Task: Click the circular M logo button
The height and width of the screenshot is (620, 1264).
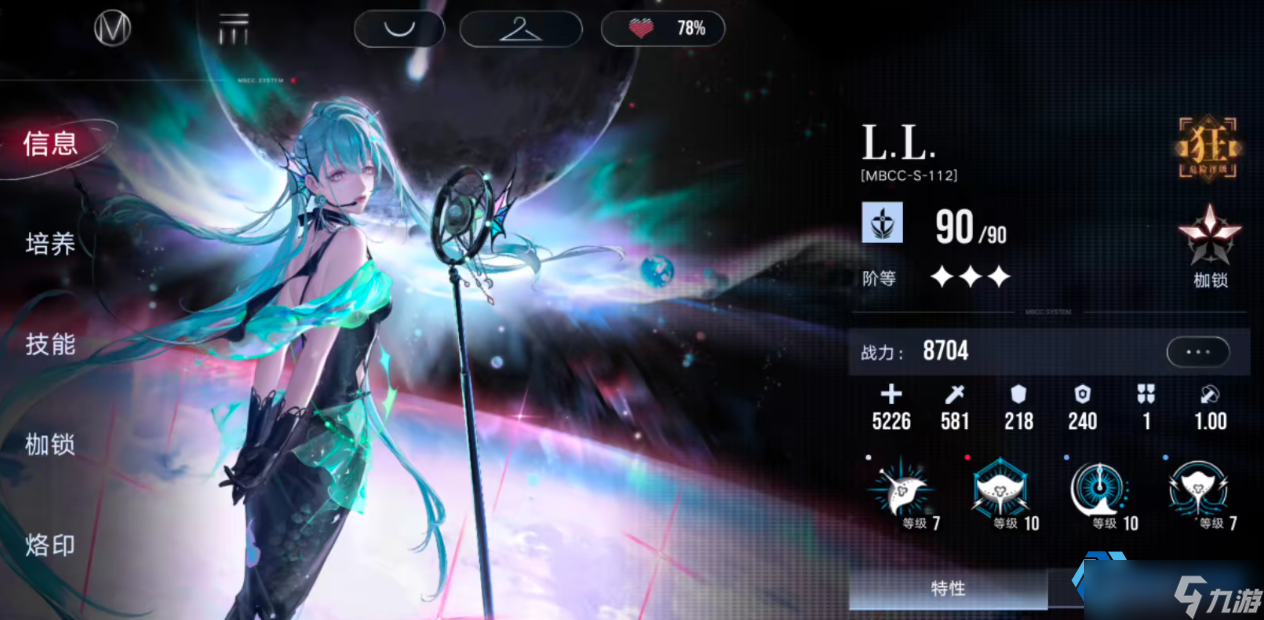Action: tap(113, 29)
